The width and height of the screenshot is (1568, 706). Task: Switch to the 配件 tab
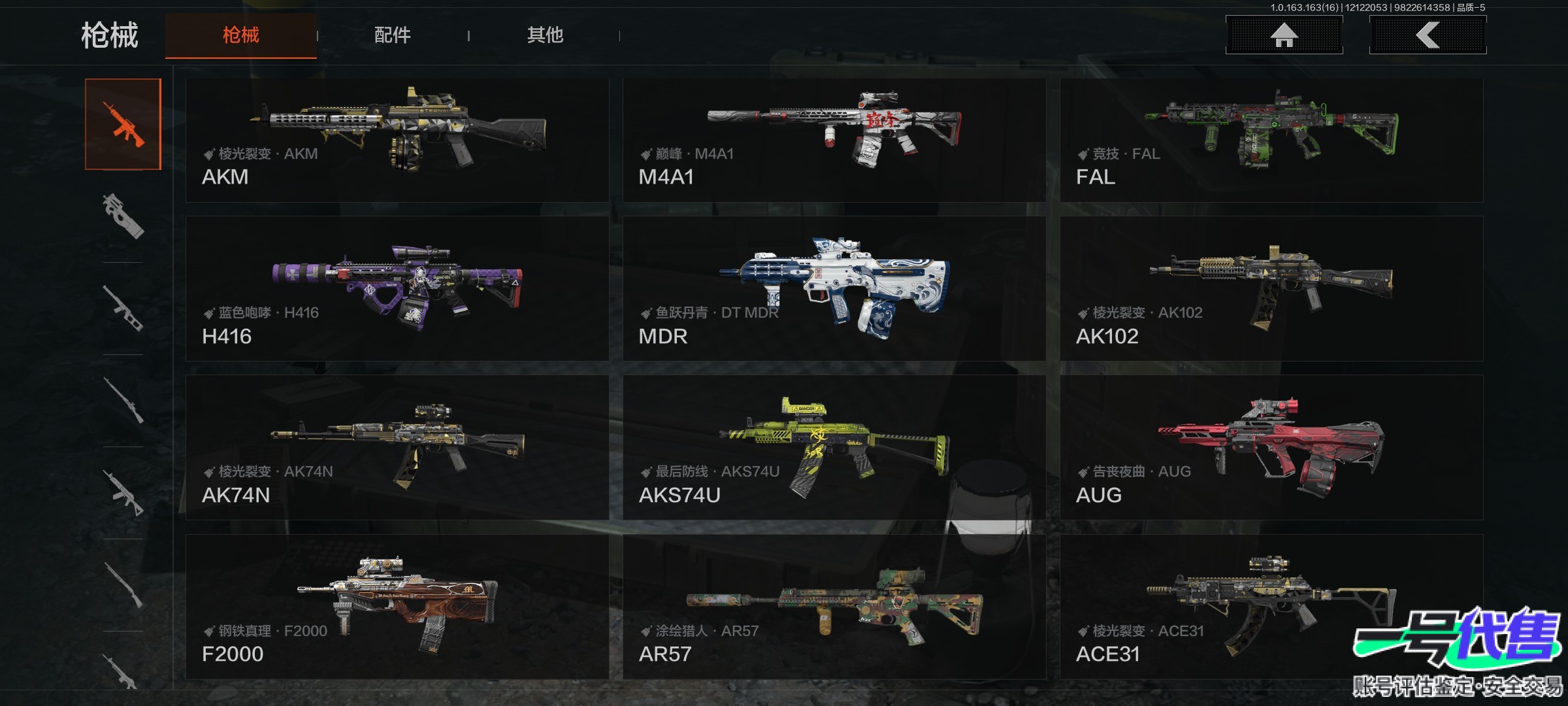point(392,35)
